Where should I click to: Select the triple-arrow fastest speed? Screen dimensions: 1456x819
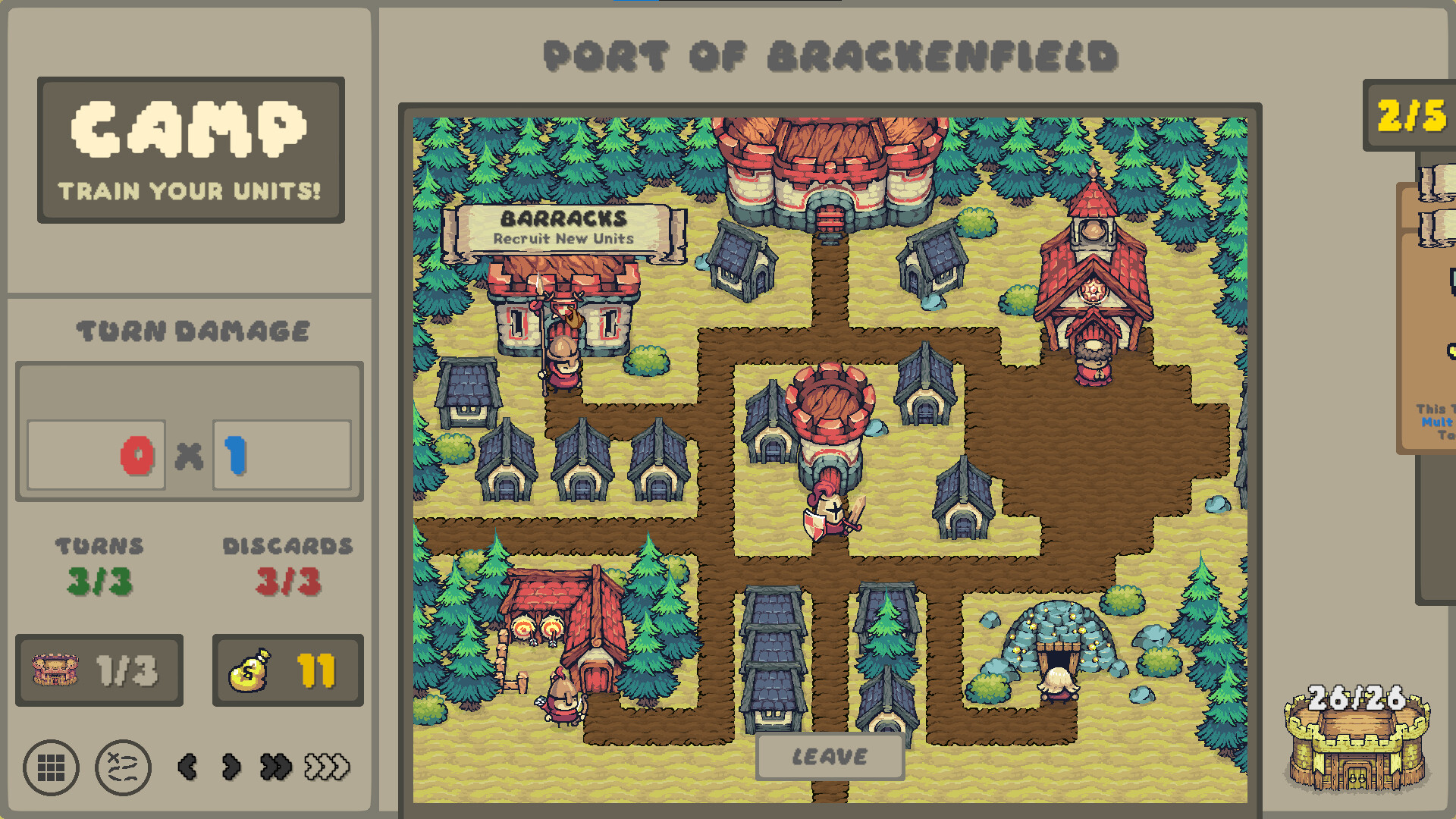327,767
